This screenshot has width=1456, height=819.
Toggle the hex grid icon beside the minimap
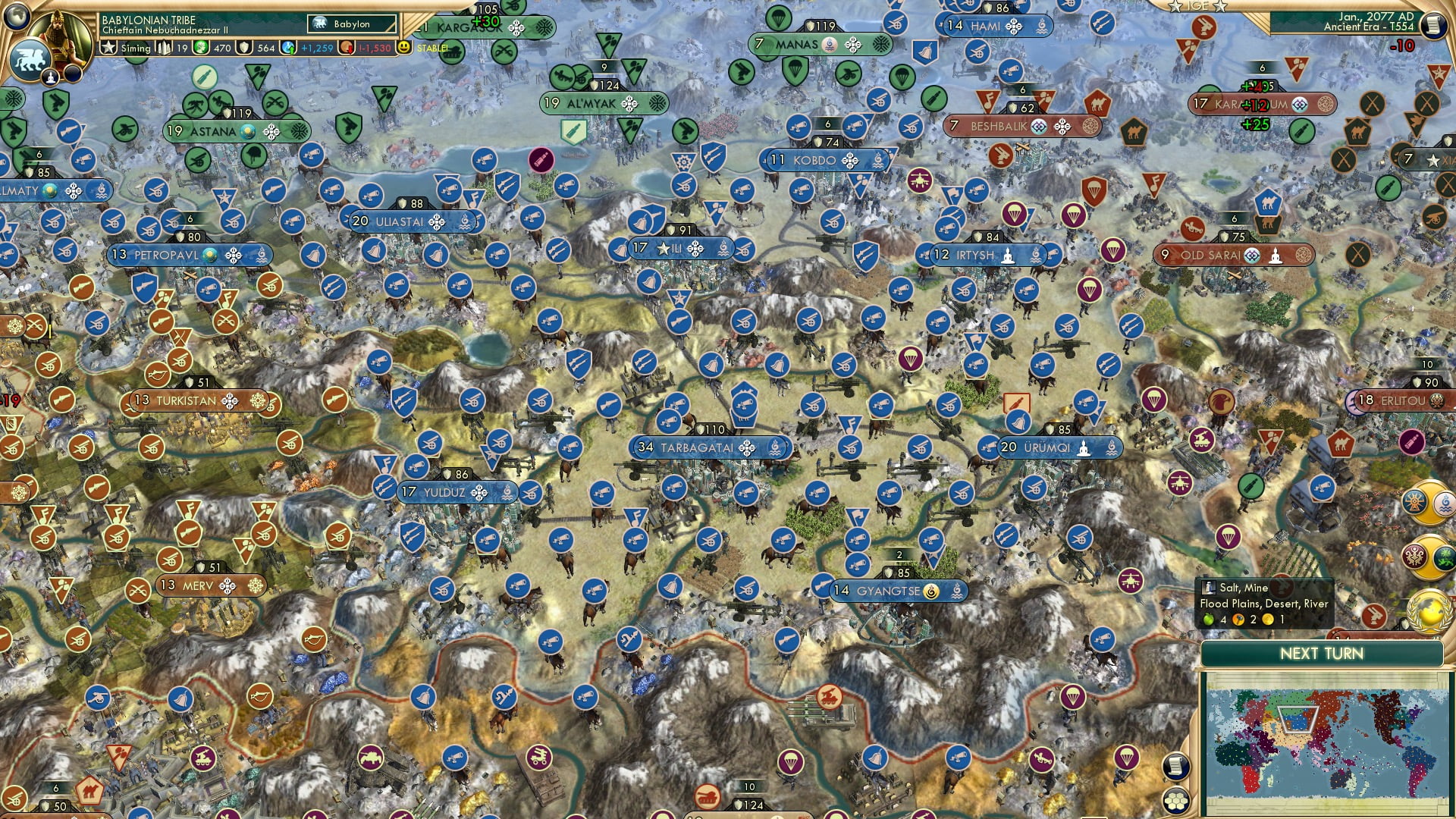coord(1175,801)
